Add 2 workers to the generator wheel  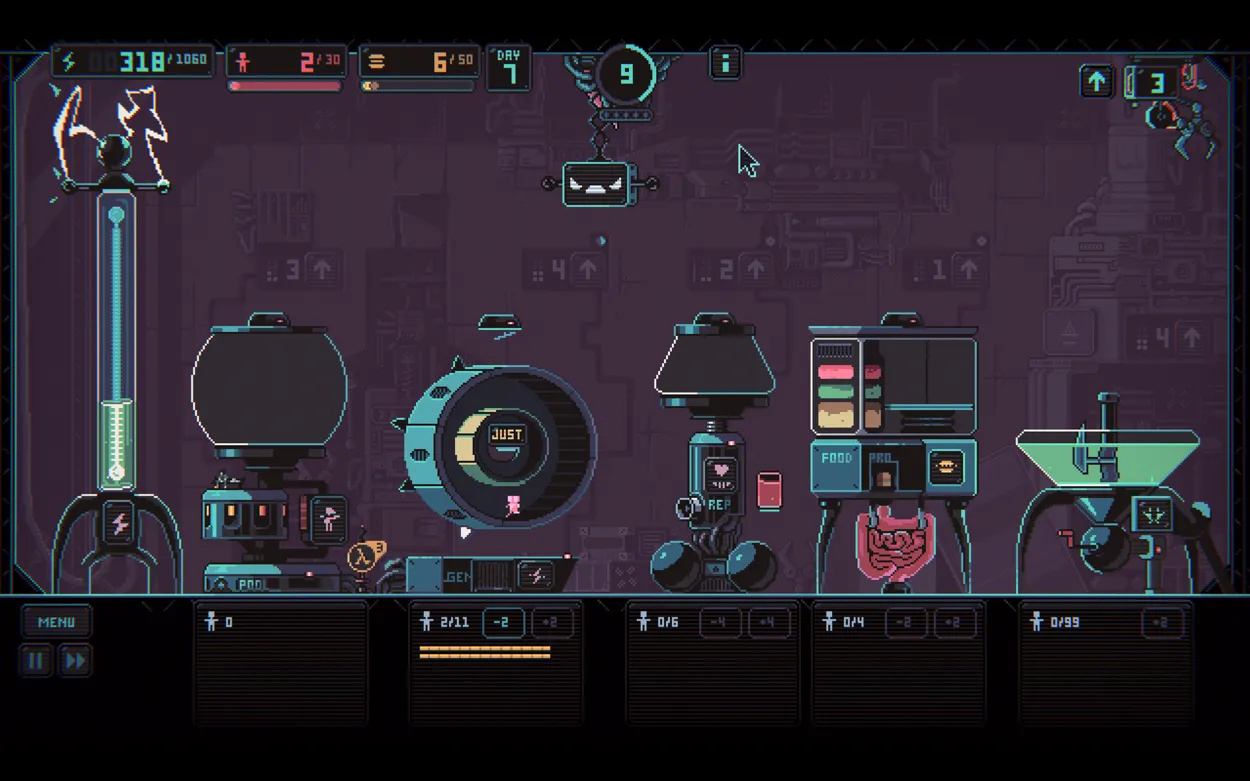552,623
